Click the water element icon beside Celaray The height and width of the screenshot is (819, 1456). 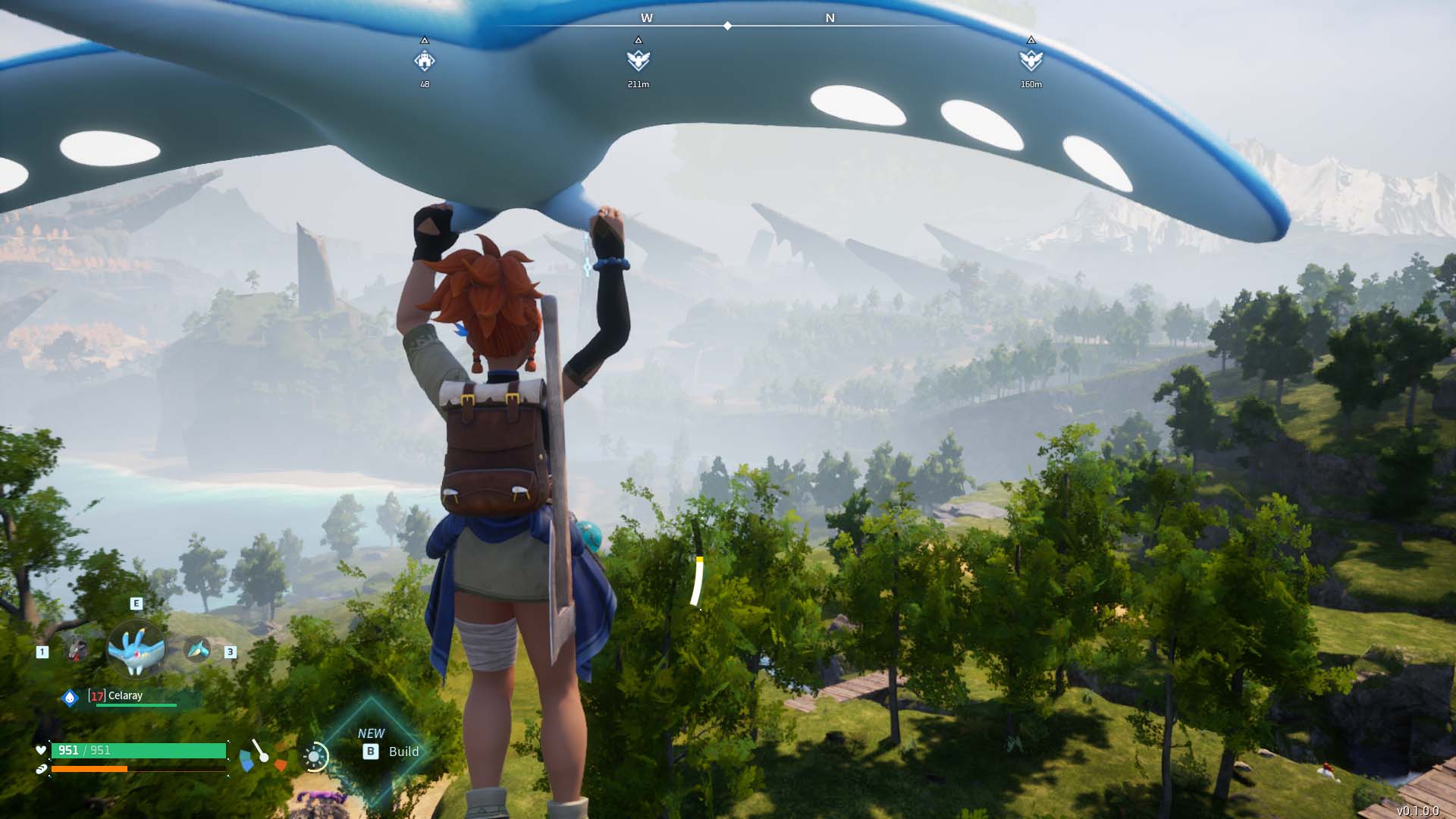click(x=70, y=697)
